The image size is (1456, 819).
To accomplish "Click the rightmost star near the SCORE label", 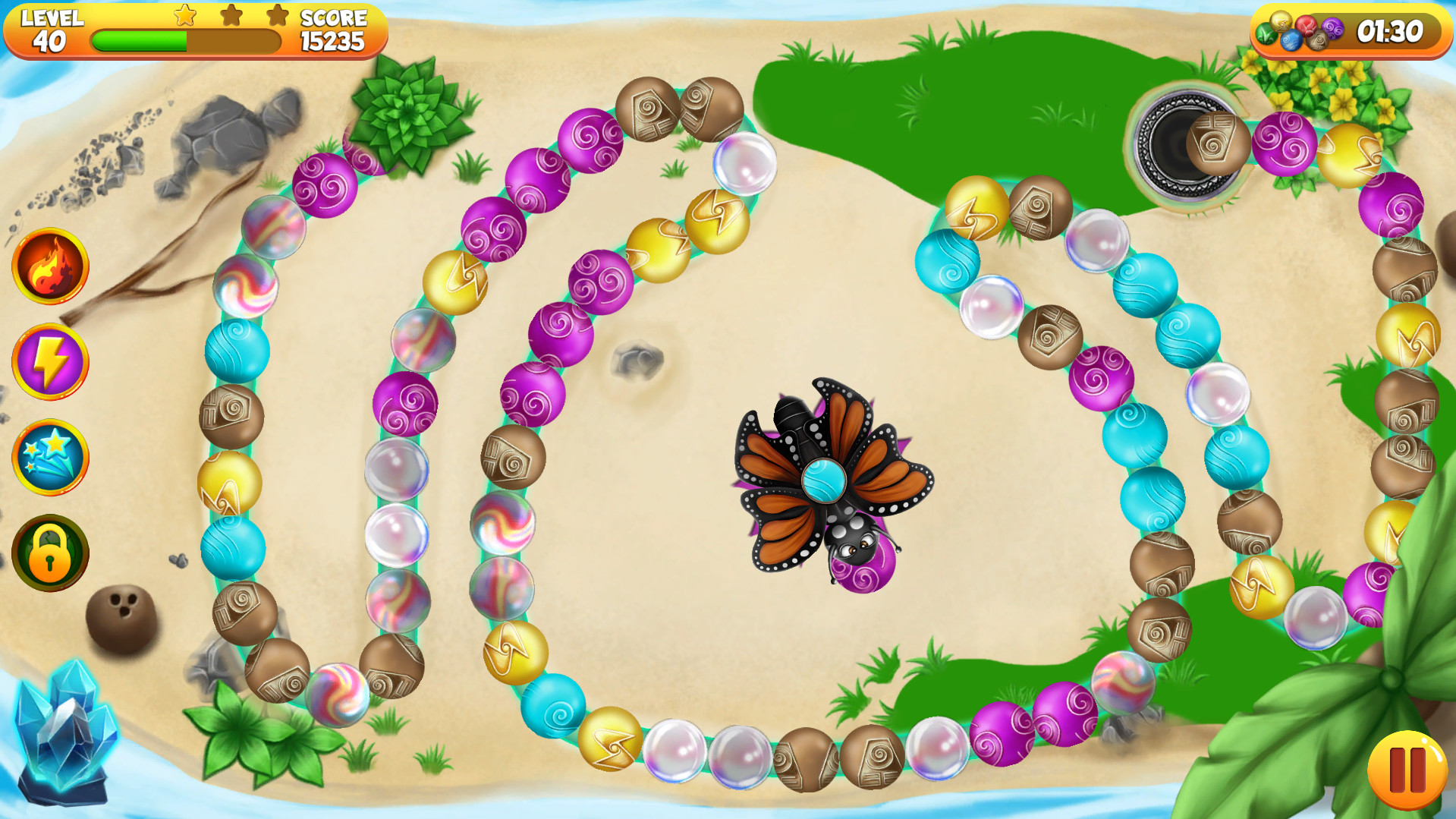I will [278, 17].
